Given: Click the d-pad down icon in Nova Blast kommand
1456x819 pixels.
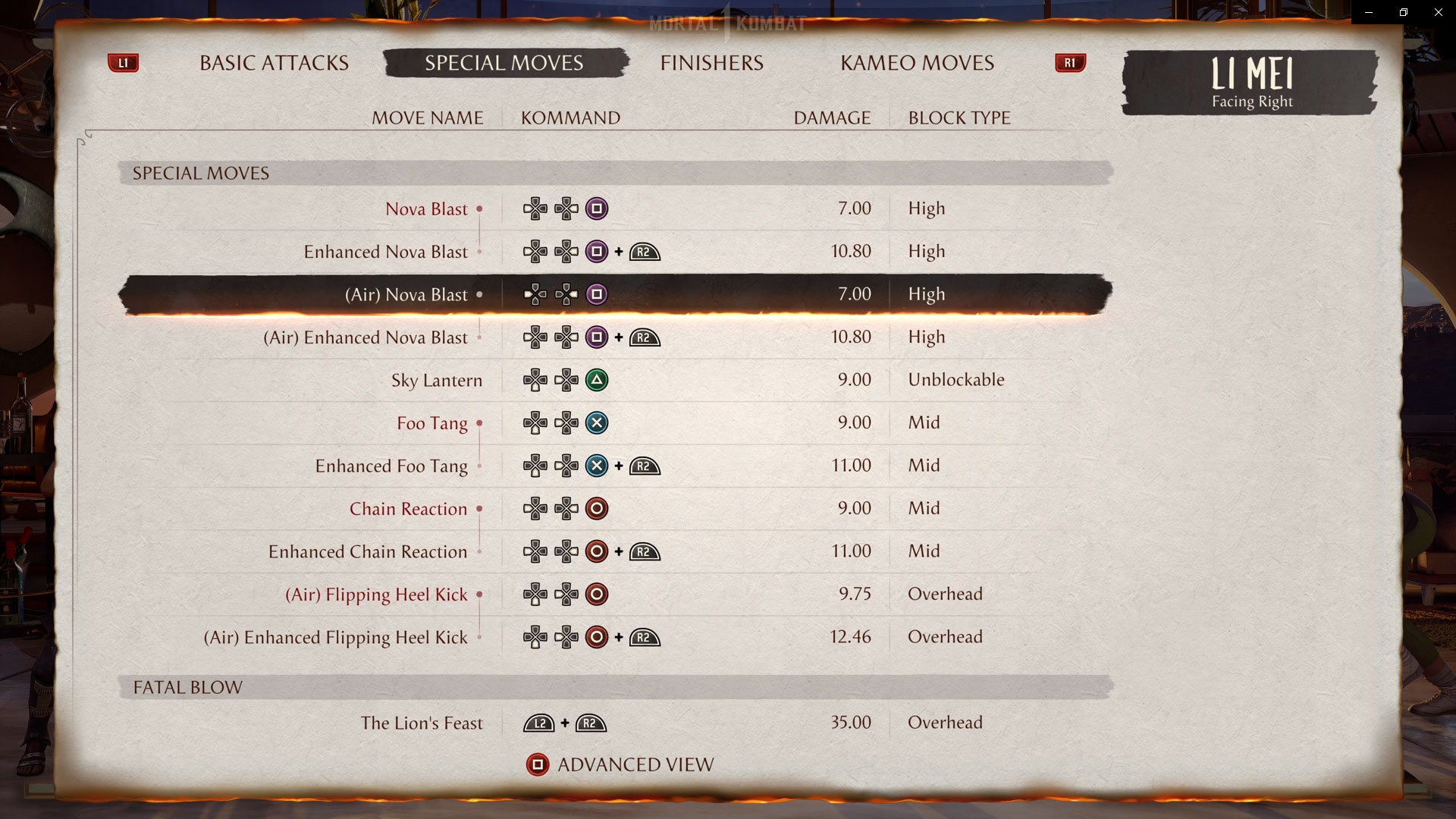Looking at the screenshot, I should [535, 209].
